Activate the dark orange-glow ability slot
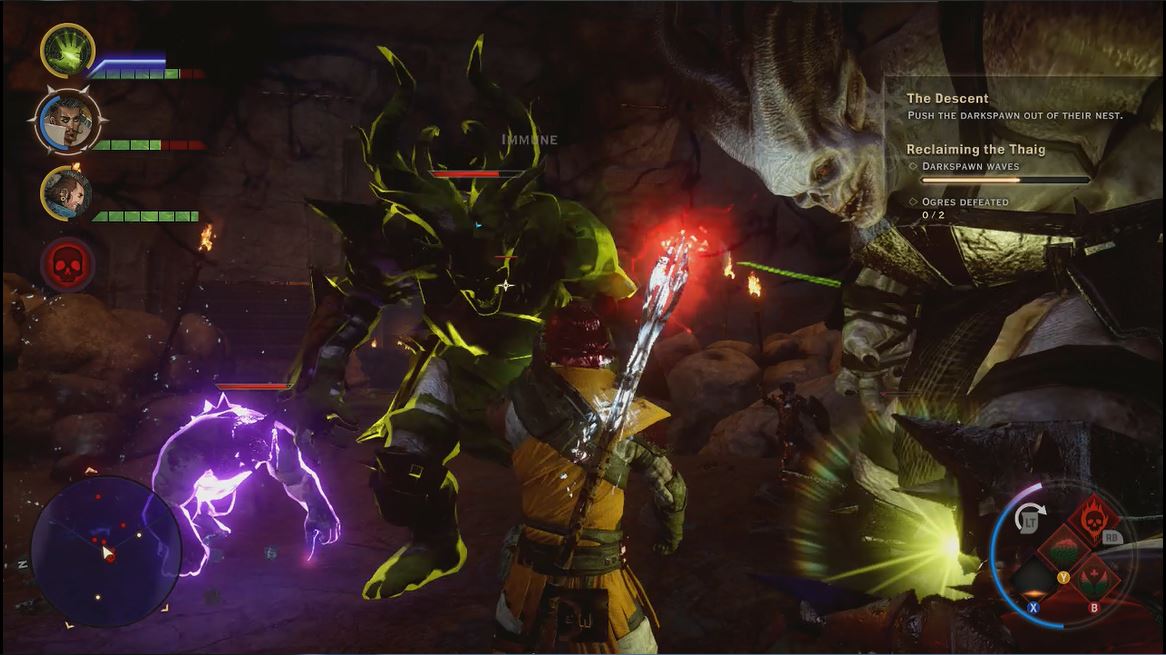The image size is (1166, 655). (1033, 580)
